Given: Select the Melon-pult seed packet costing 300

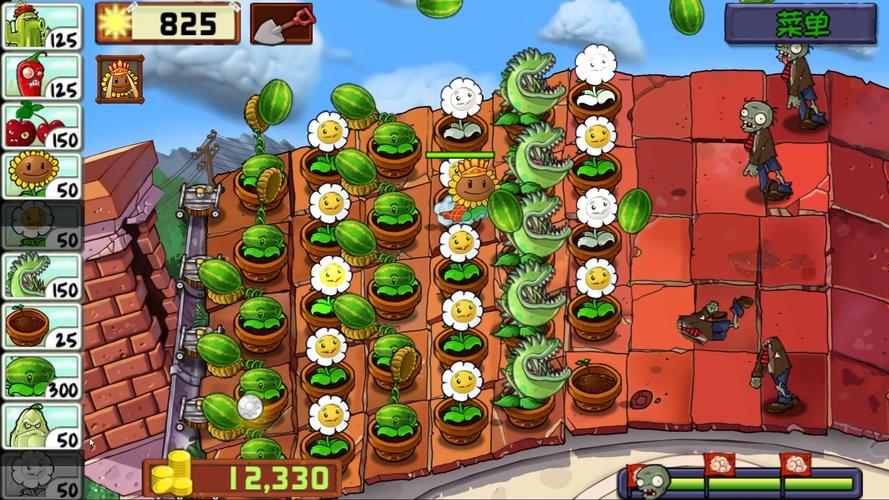Looking at the screenshot, I should pos(42,376).
